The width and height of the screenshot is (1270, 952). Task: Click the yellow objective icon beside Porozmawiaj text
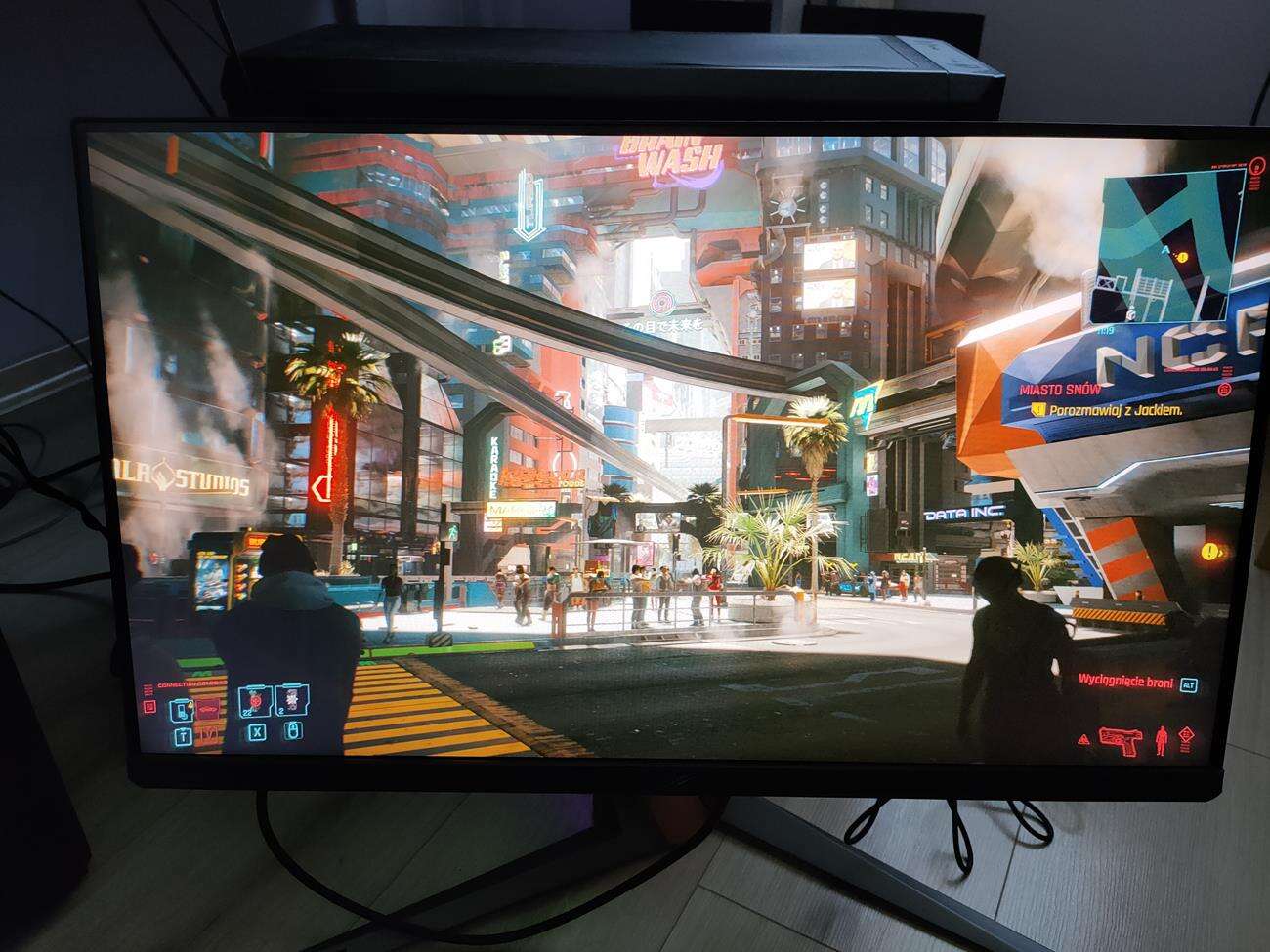(1037, 410)
